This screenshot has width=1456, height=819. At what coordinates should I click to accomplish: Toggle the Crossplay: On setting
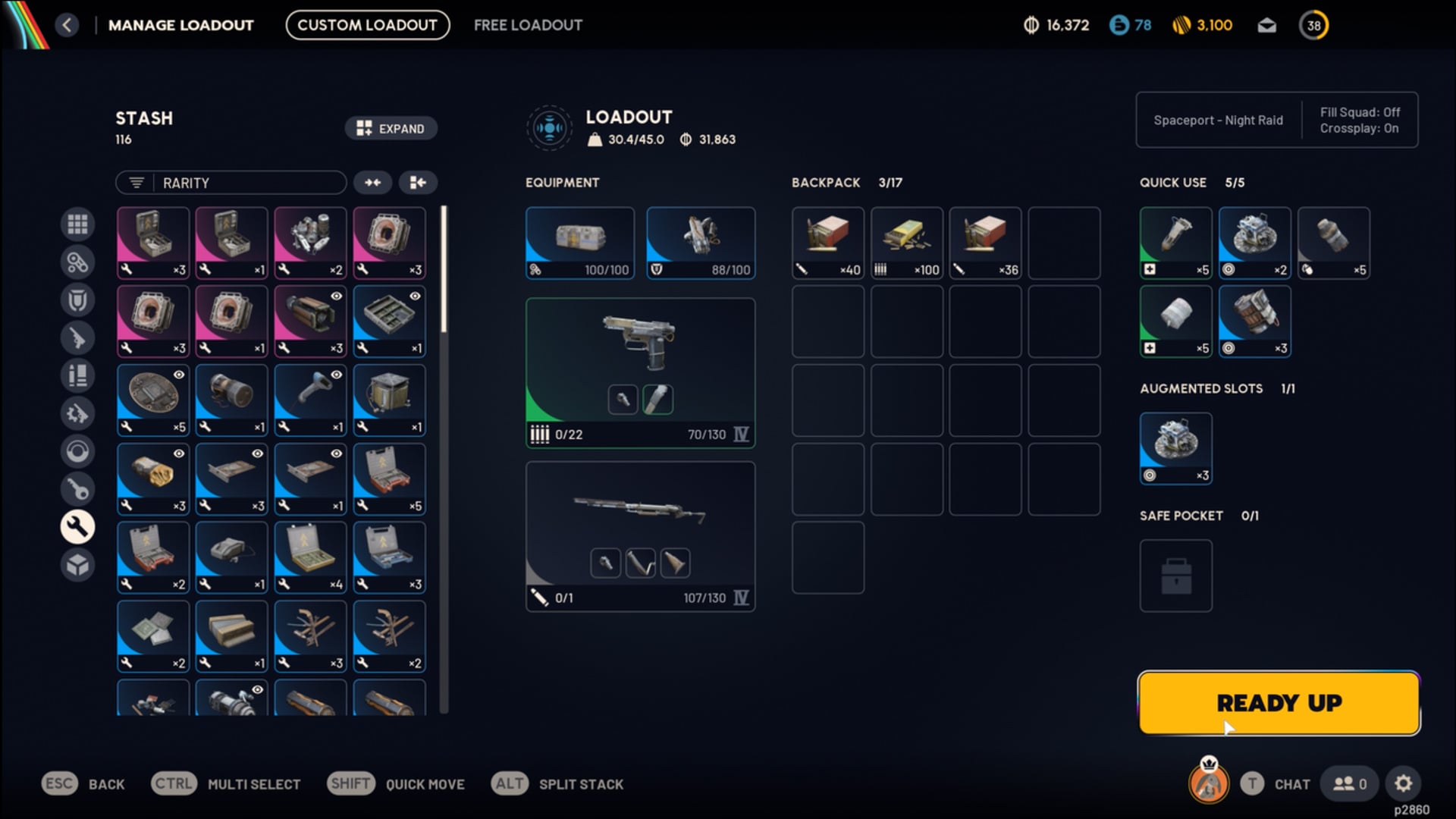[1360, 128]
